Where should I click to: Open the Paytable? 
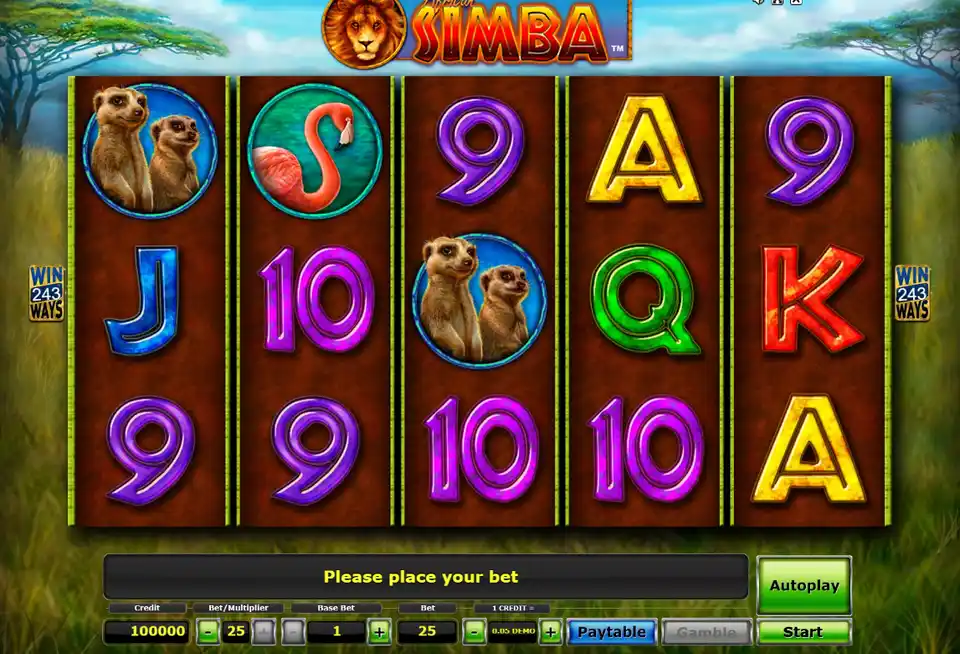[611, 632]
